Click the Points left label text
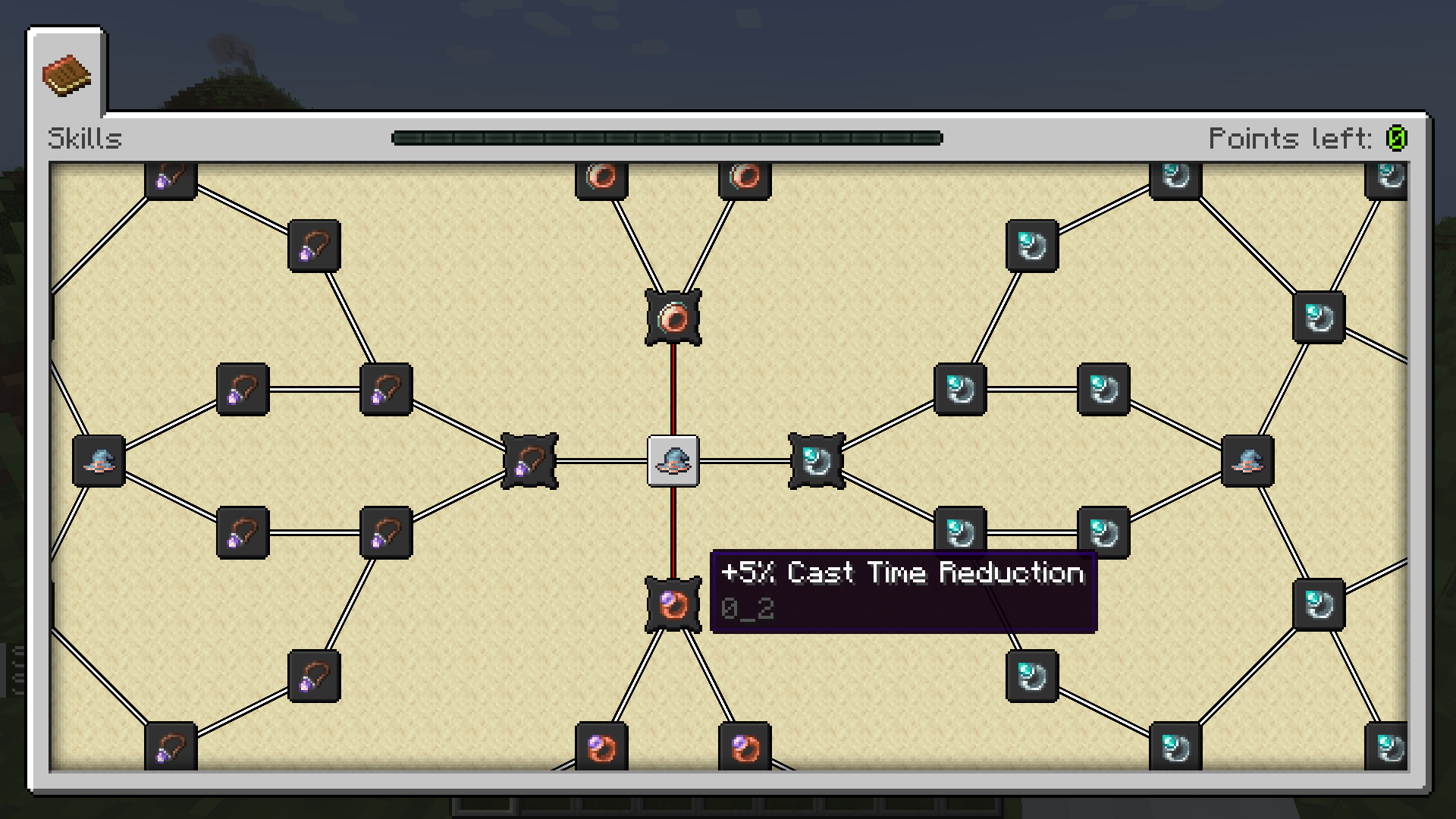1456x819 pixels. (1289, 138)
